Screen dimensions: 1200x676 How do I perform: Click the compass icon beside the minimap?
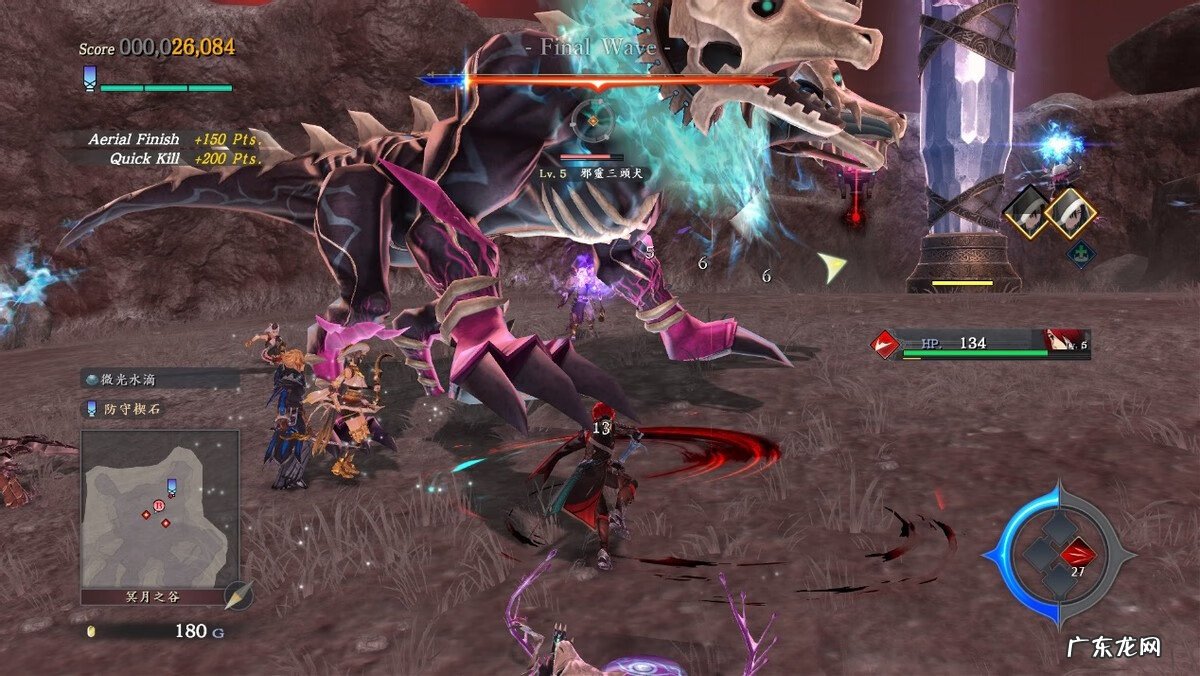pyautogui.click(x=238, y=596)
